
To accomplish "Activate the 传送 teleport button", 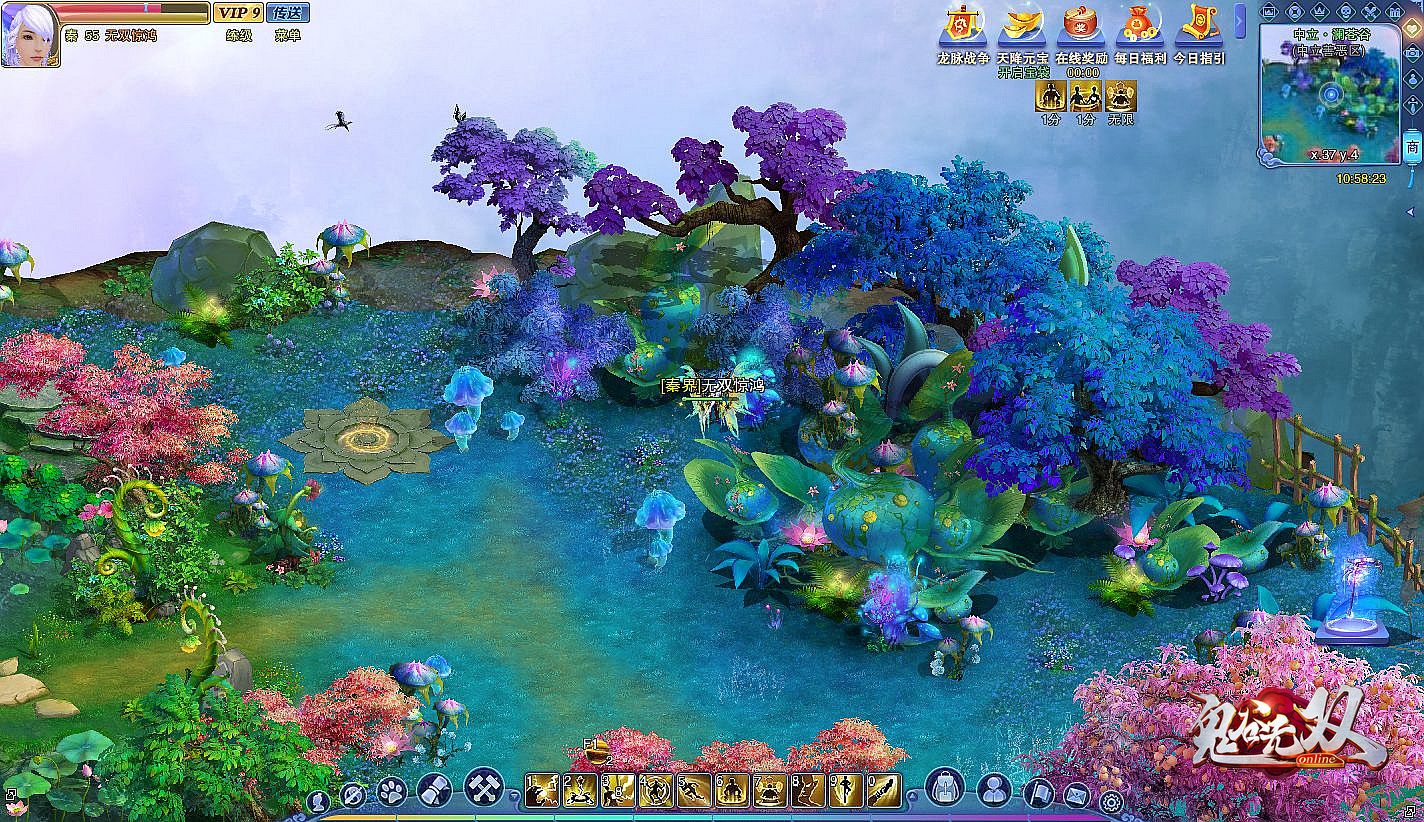I will (288, 13).
